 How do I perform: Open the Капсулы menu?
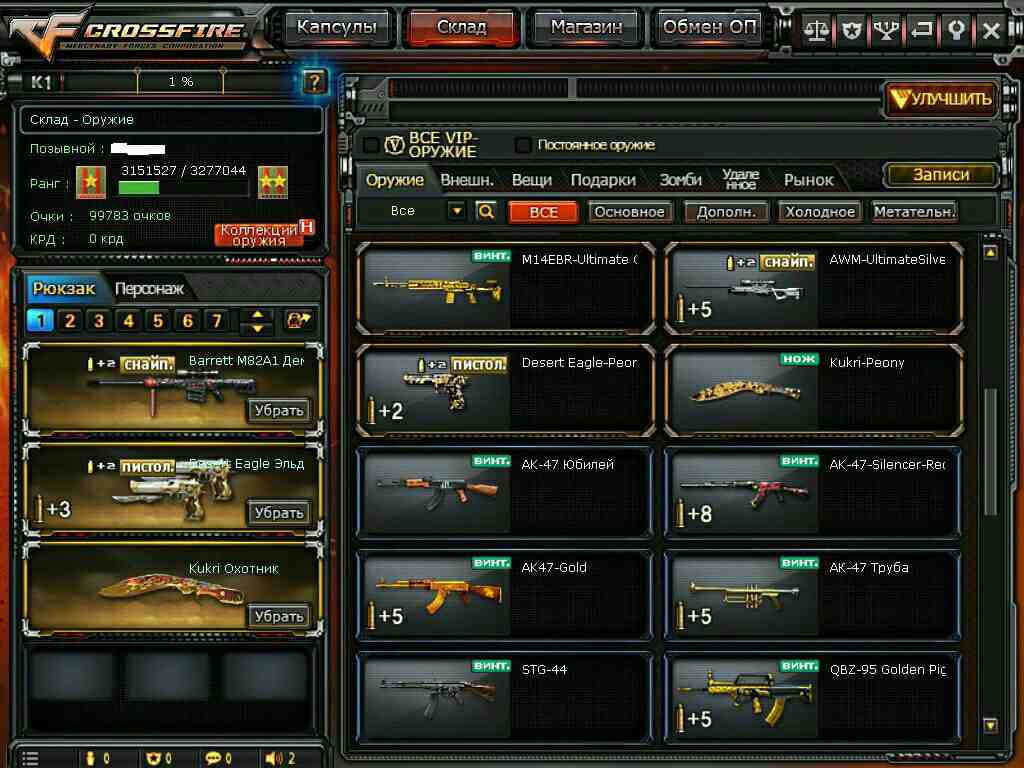coord(336,28)
